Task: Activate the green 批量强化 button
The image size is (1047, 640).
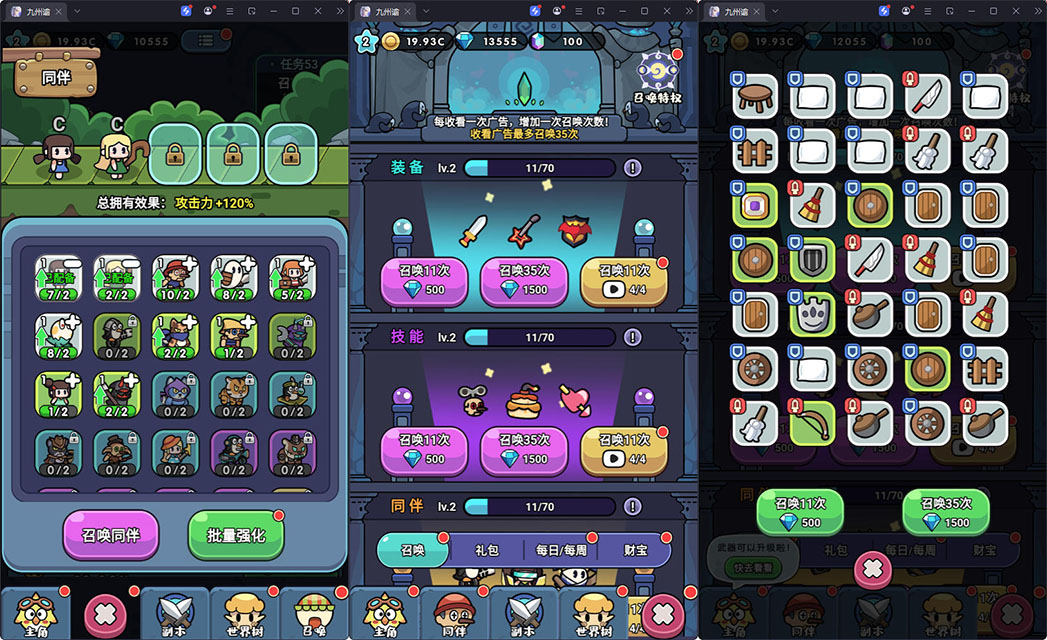Action: tap(237, 534)
